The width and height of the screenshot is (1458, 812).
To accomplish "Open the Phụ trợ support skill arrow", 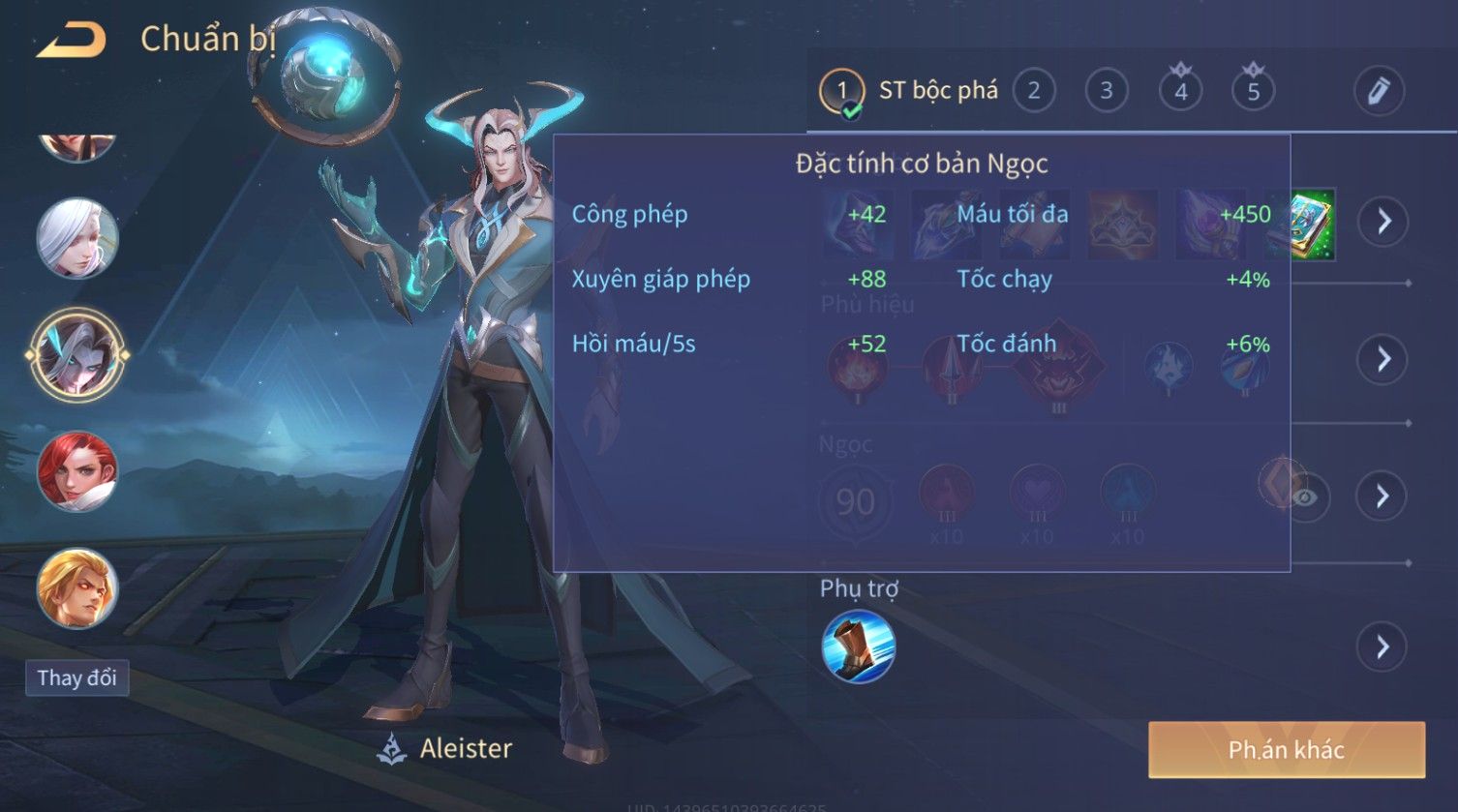I will pos(1382,647).
